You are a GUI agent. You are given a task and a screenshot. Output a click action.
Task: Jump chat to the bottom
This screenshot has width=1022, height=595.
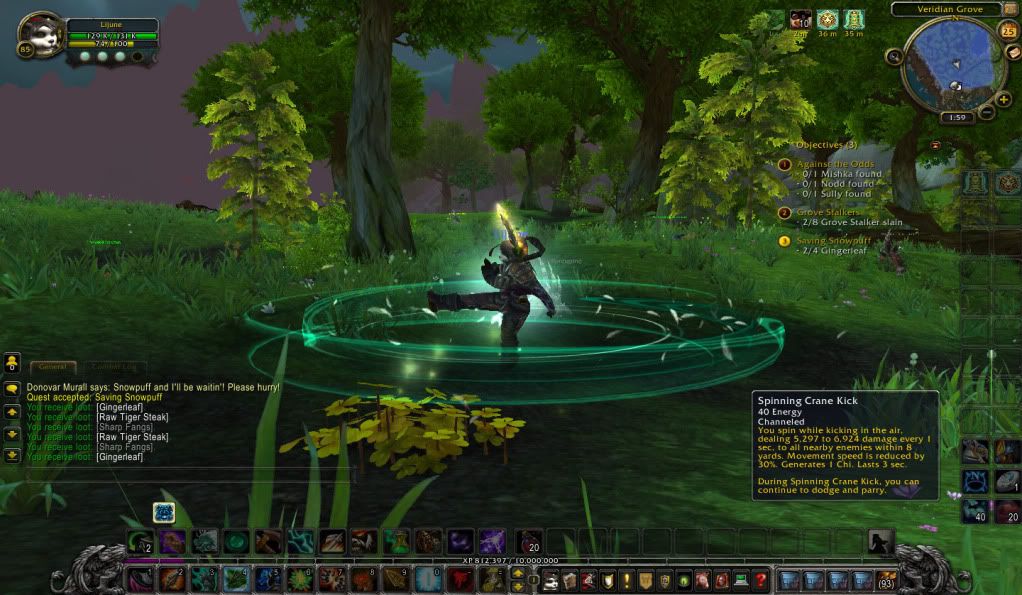13,455
